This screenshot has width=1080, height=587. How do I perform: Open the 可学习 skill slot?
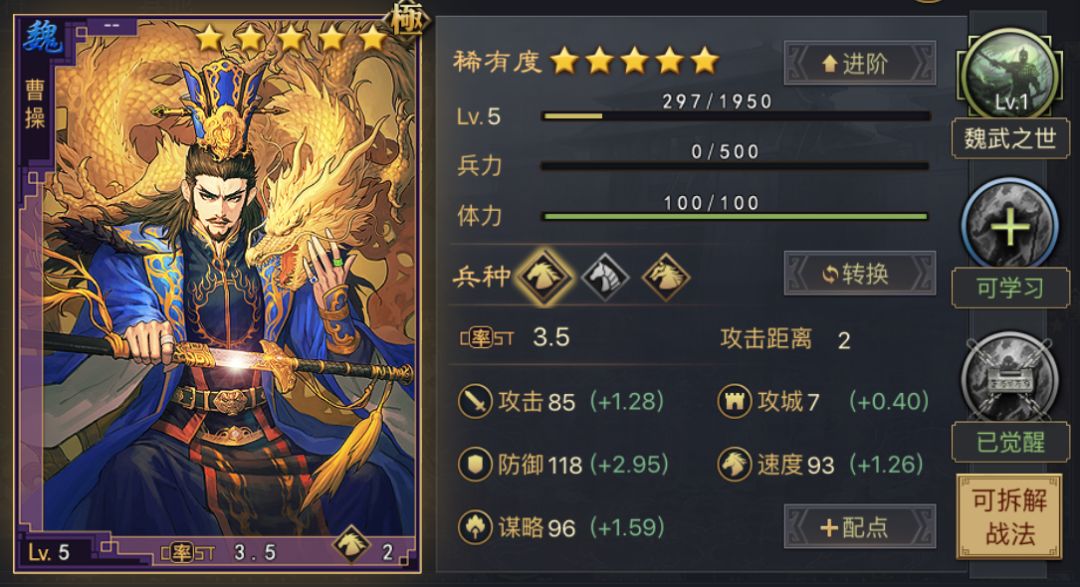click(1009, 226)
